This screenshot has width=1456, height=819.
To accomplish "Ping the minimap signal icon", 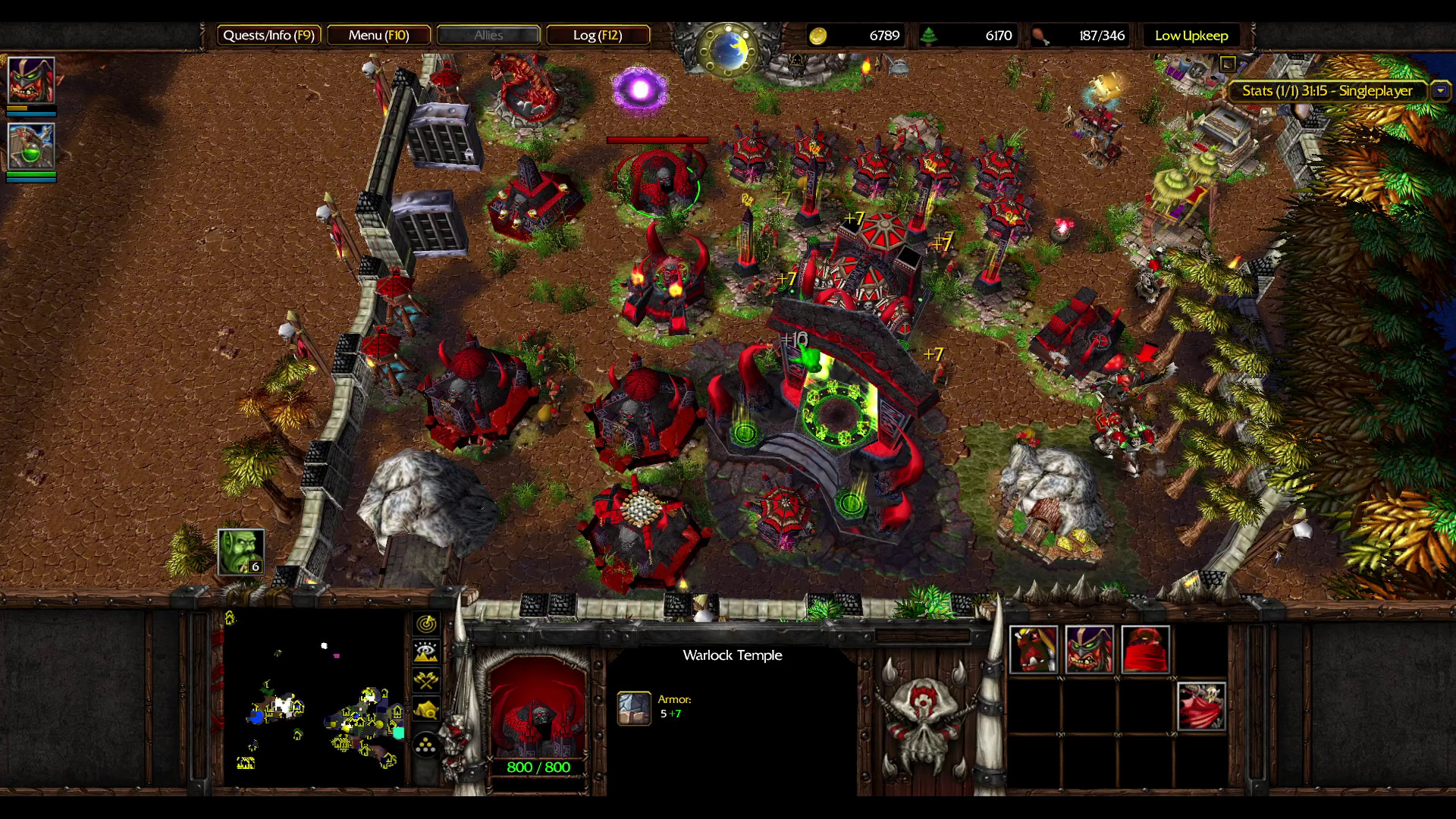I will point(425,623).
